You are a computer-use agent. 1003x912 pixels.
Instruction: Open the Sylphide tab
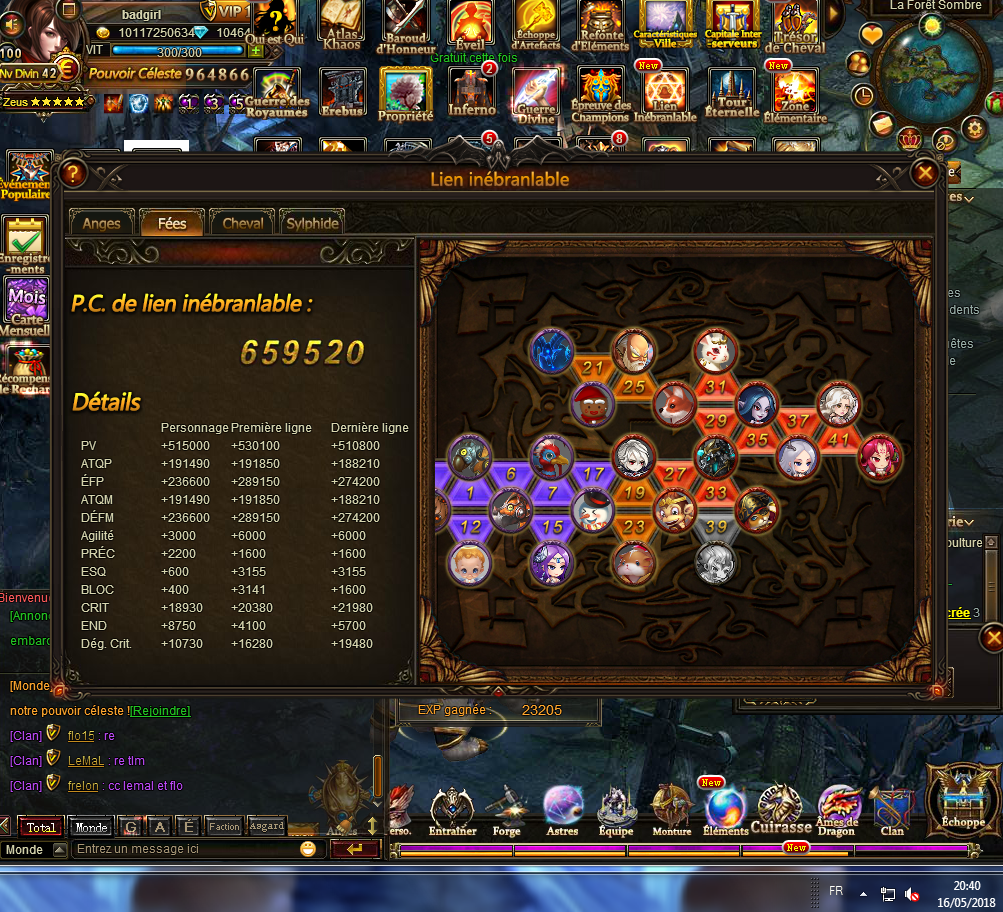[x=312, y=223]
